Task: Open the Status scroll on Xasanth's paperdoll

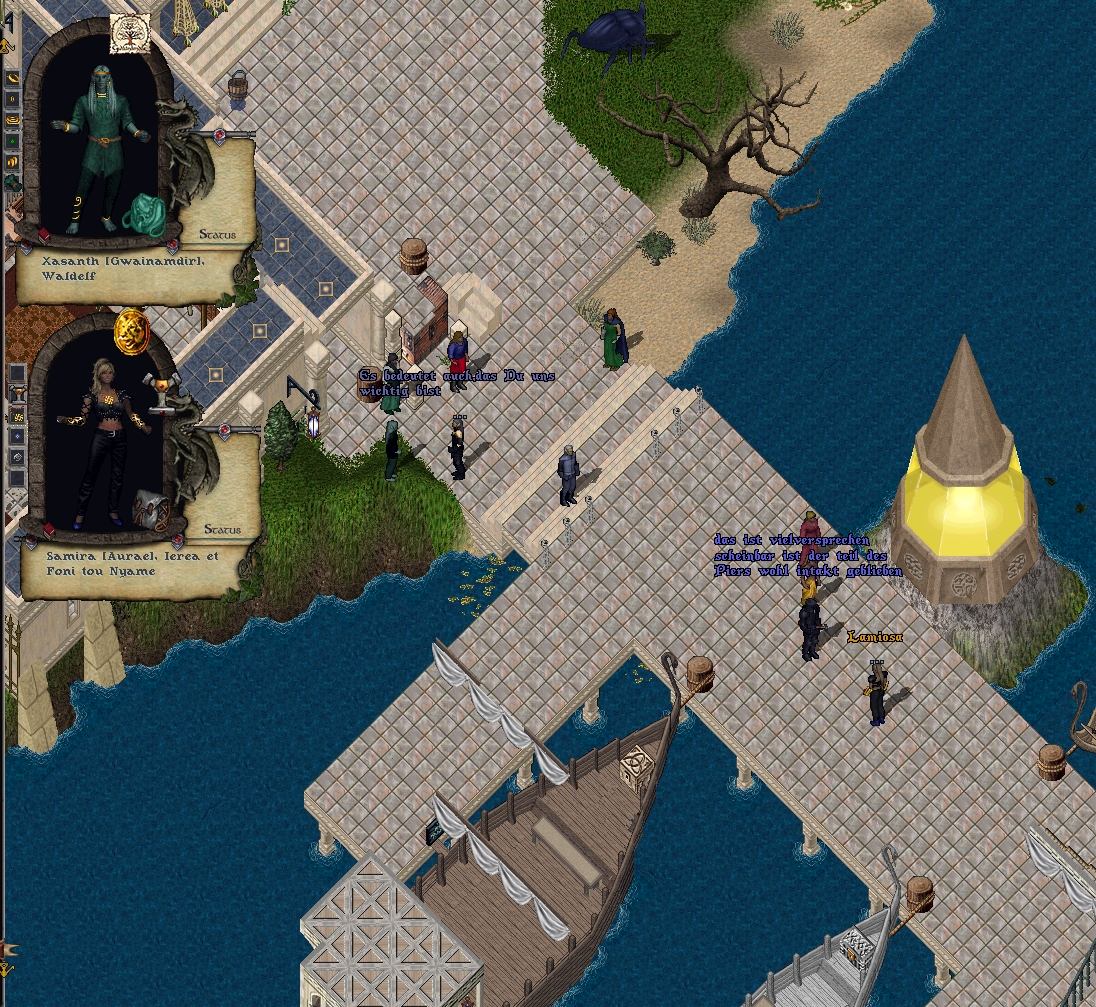Action: (x=217, y=234)
